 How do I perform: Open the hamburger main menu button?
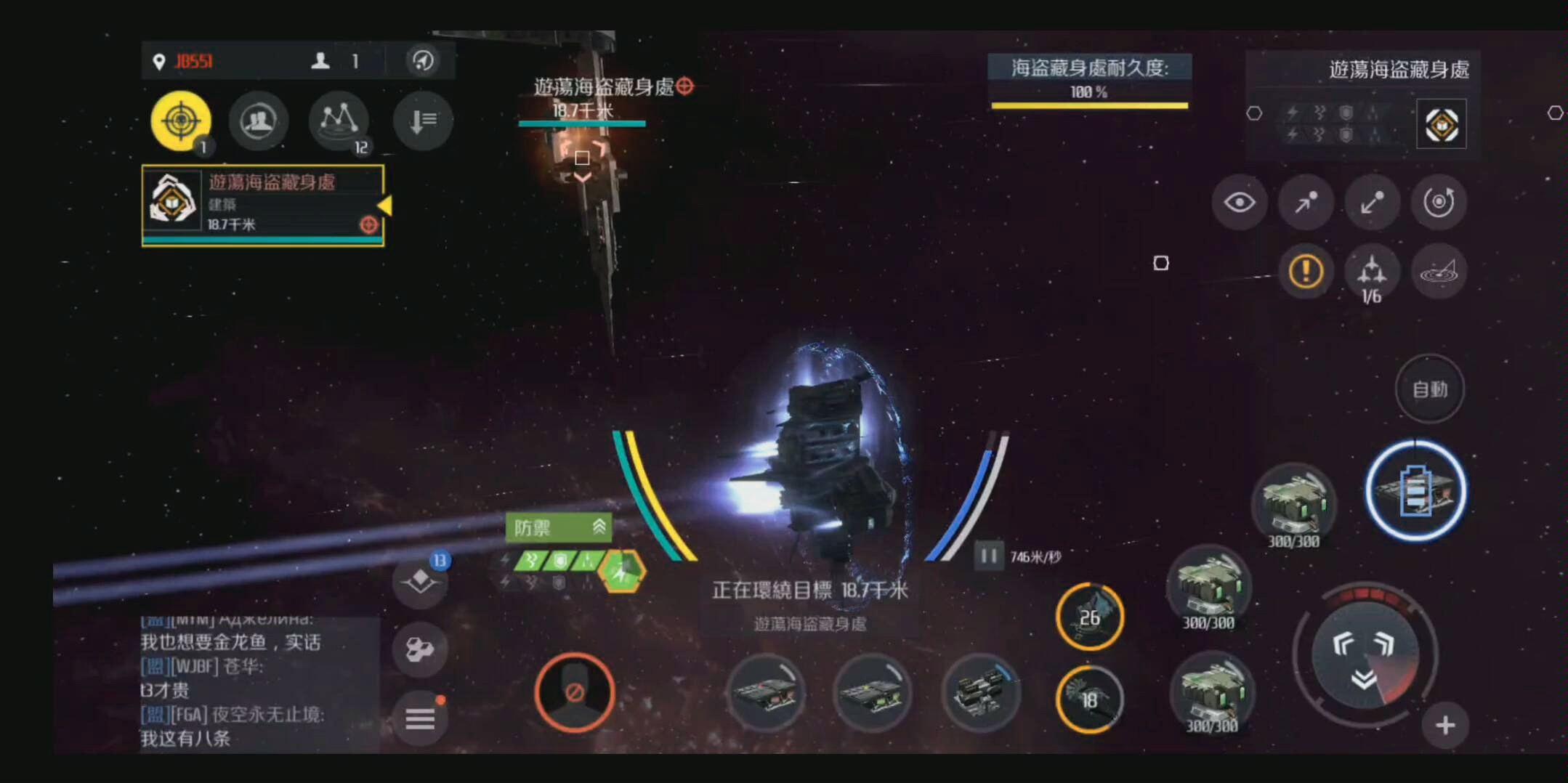[420, 719]
